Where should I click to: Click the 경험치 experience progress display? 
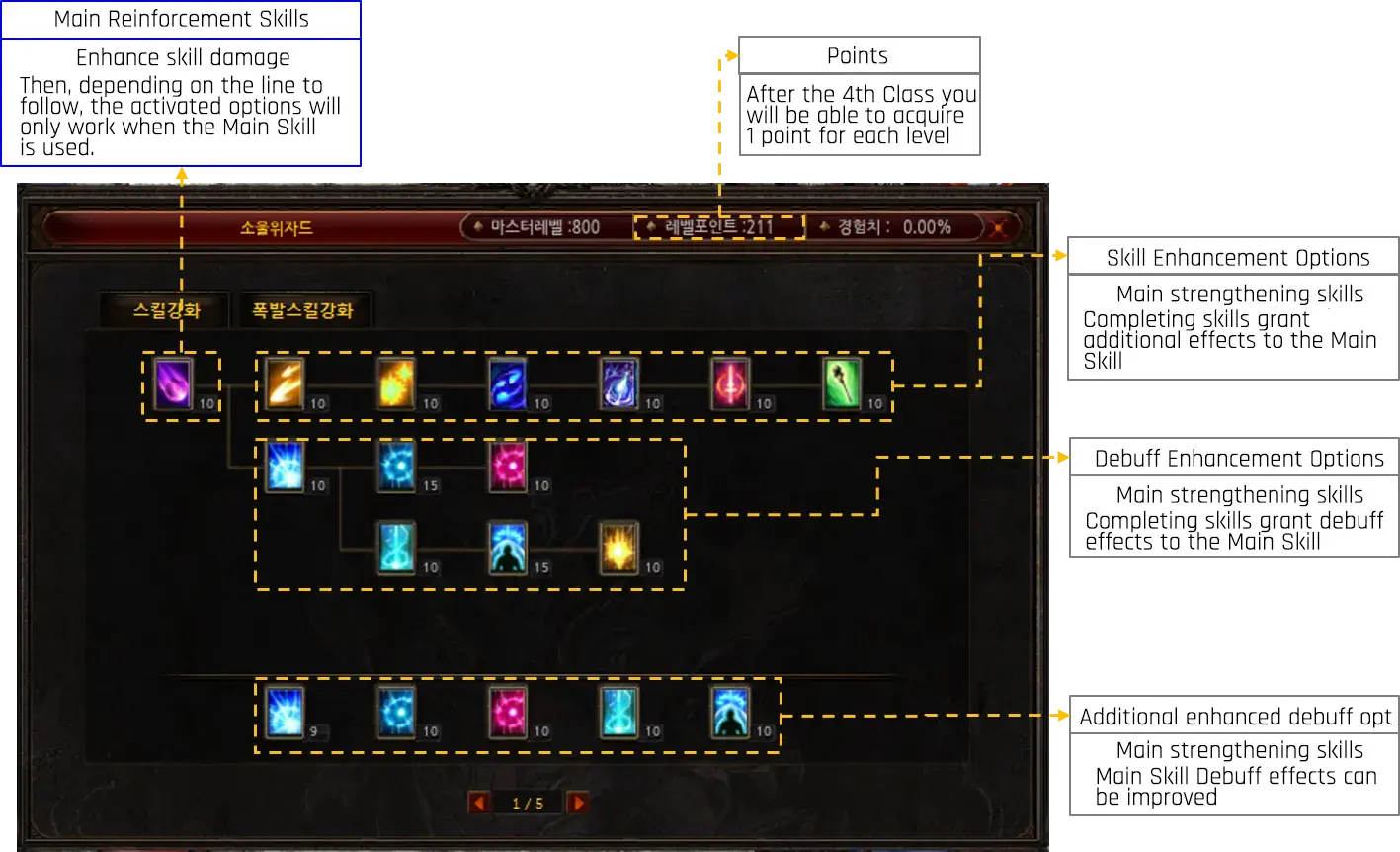(x=895, y=226)
